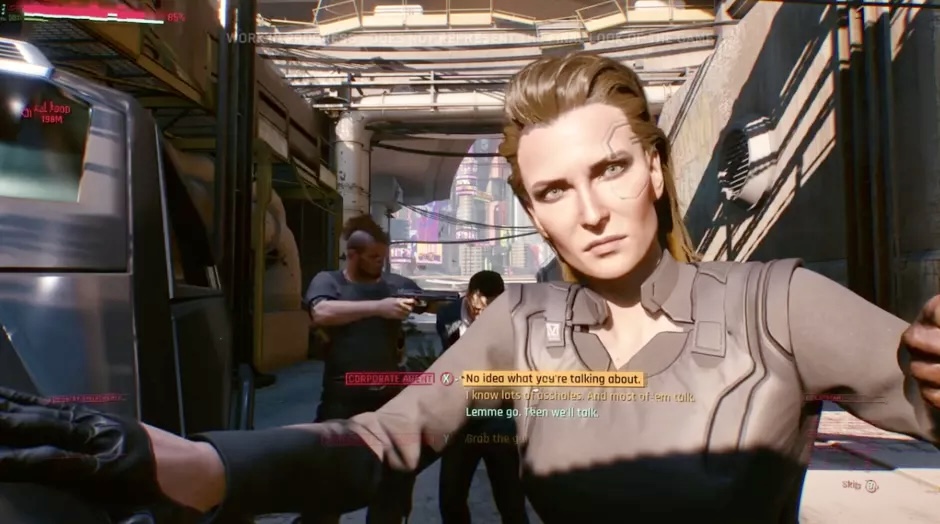Viewport: 940px width, 524px height.
Task: Pick the "Lemme go. Then we'll talk." option
Action: coord(532,412)
